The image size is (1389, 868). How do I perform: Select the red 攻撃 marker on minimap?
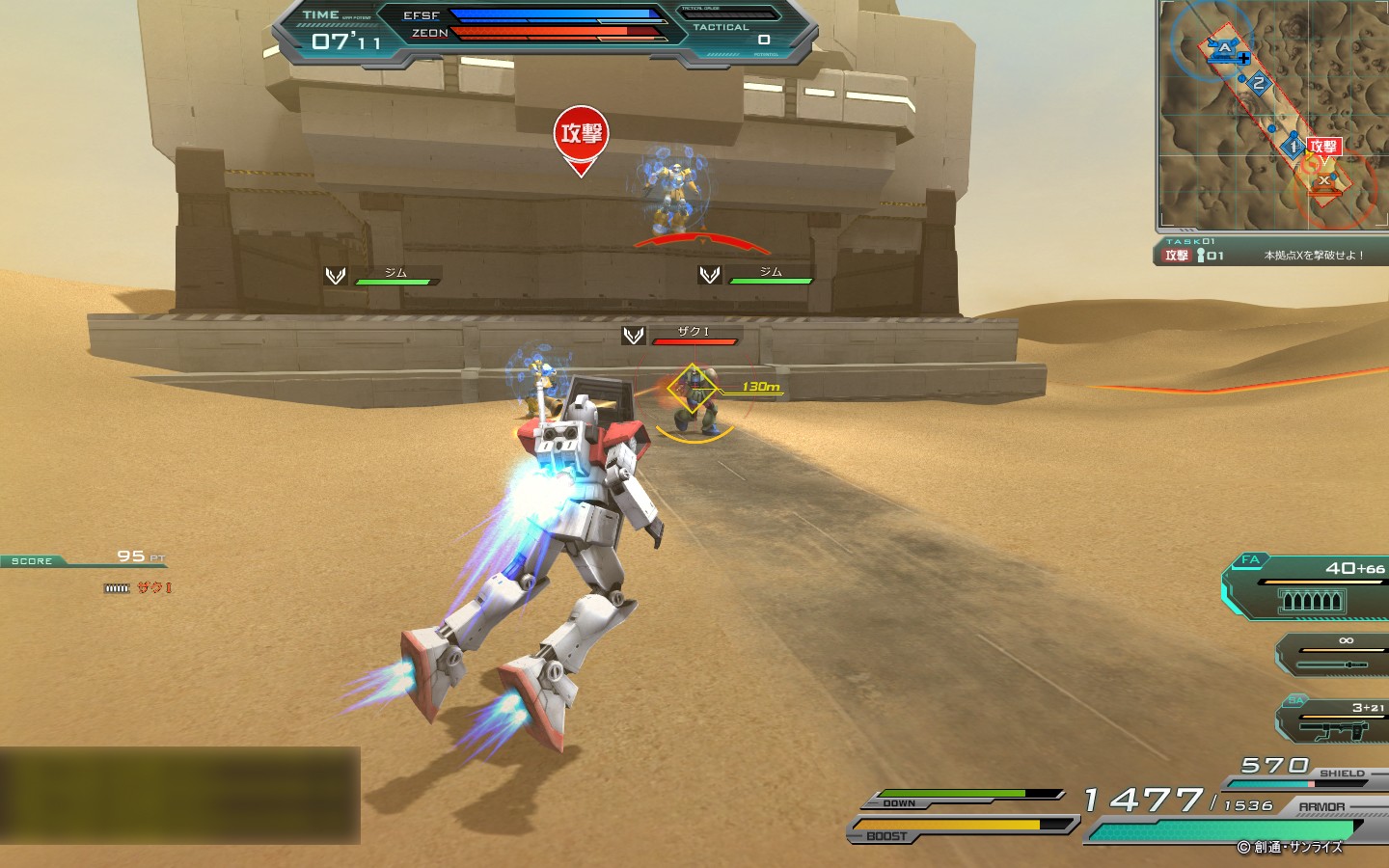[x=1323, y=147]
